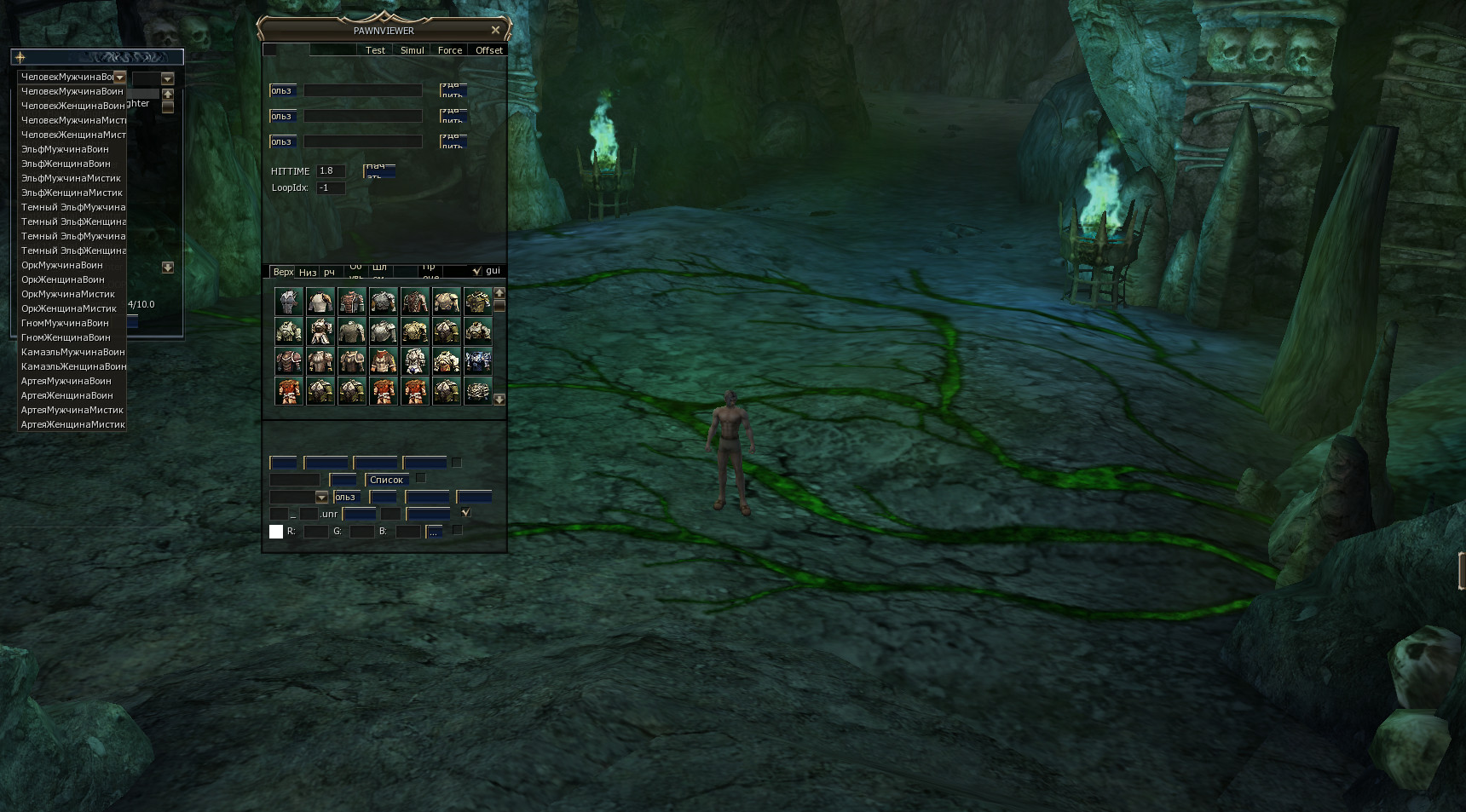The image size is (1466, 812).
Task: Close the PAWNVIEWER window
Action: point(495,30)
